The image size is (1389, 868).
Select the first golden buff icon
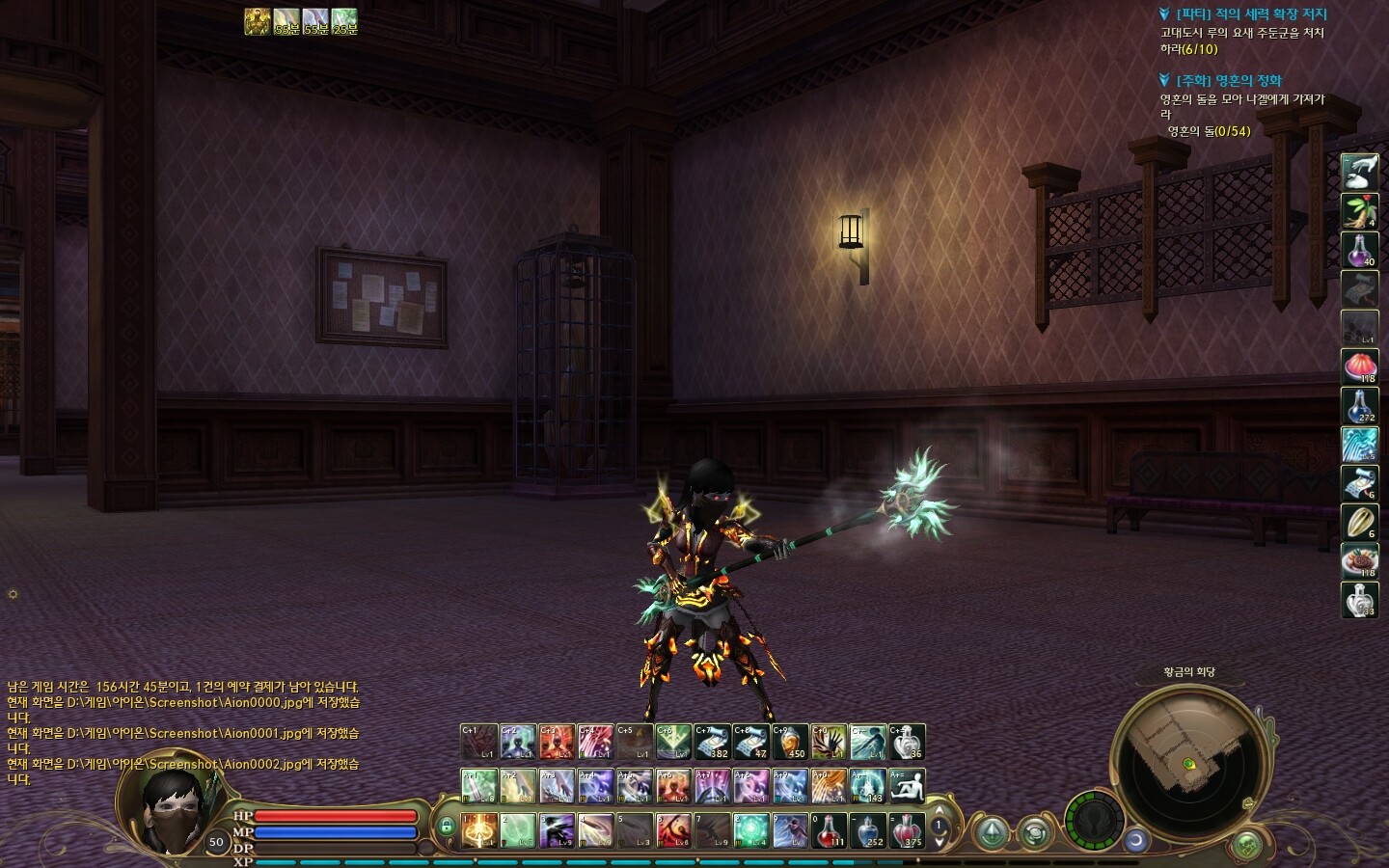pyautogui.click(x=257, y=21)
